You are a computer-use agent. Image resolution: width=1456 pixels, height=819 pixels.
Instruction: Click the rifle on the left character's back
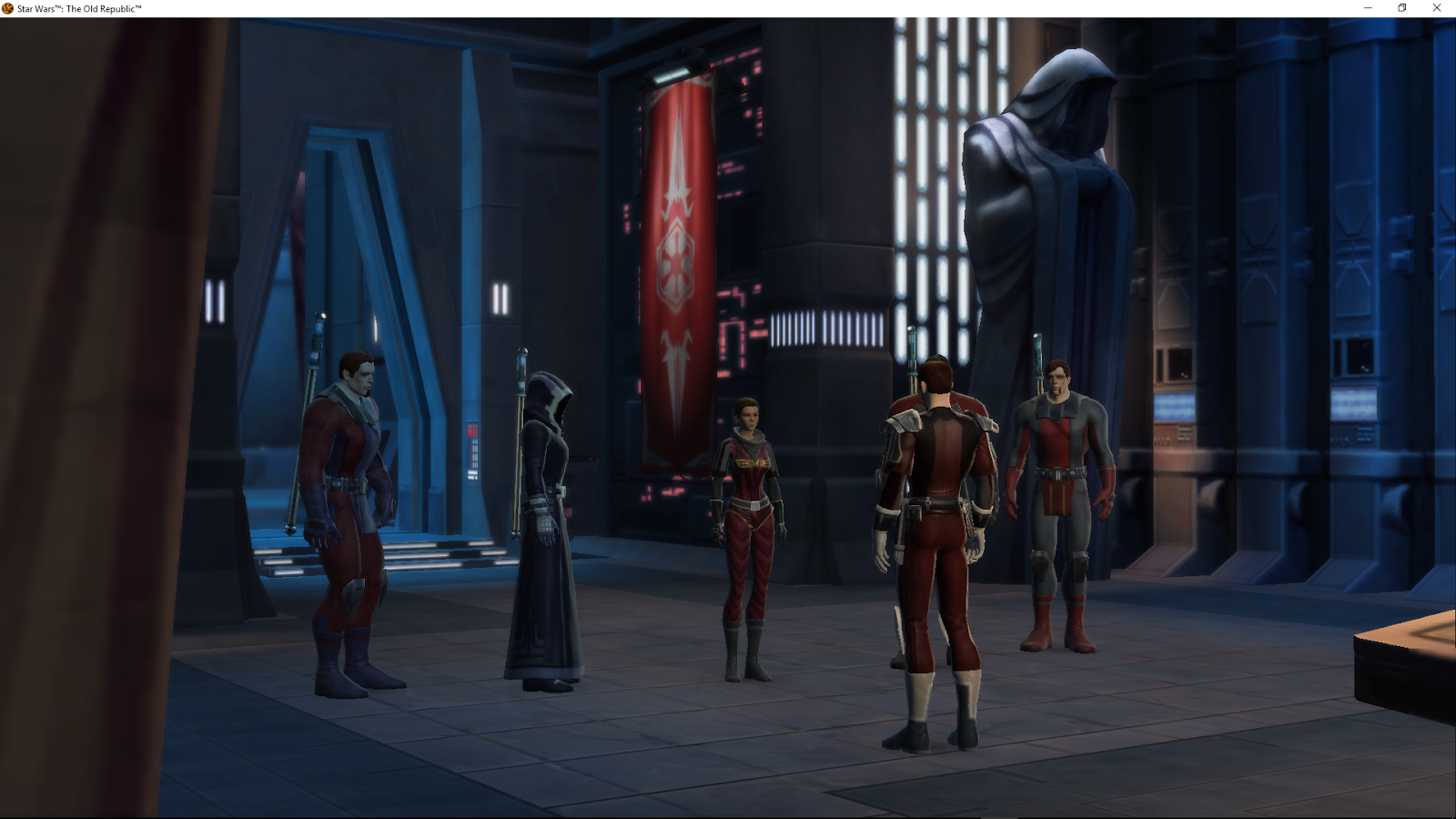tap(314, 355)
